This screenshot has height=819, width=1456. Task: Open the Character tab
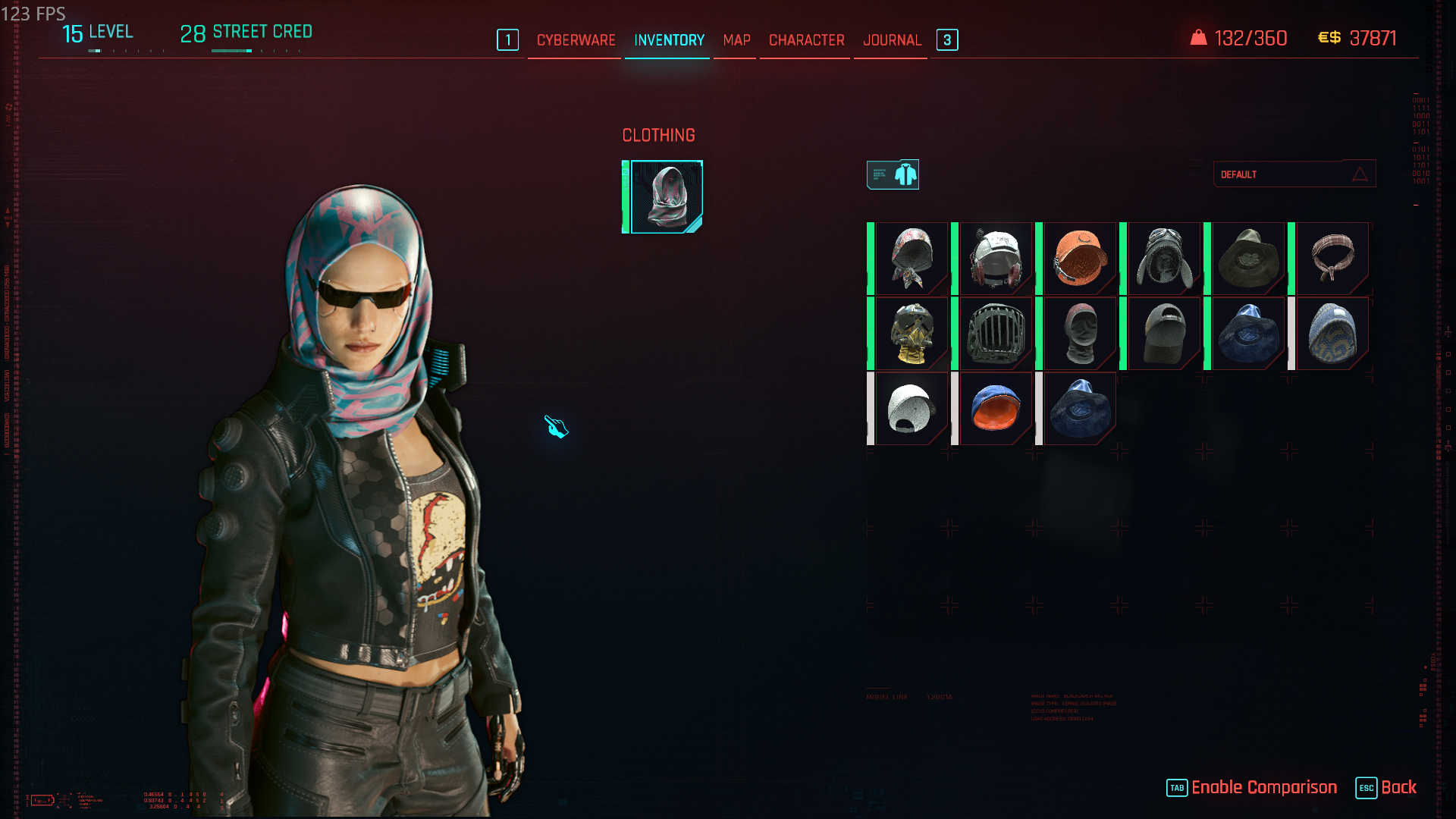pyautogui.click(x=806, y=40)
